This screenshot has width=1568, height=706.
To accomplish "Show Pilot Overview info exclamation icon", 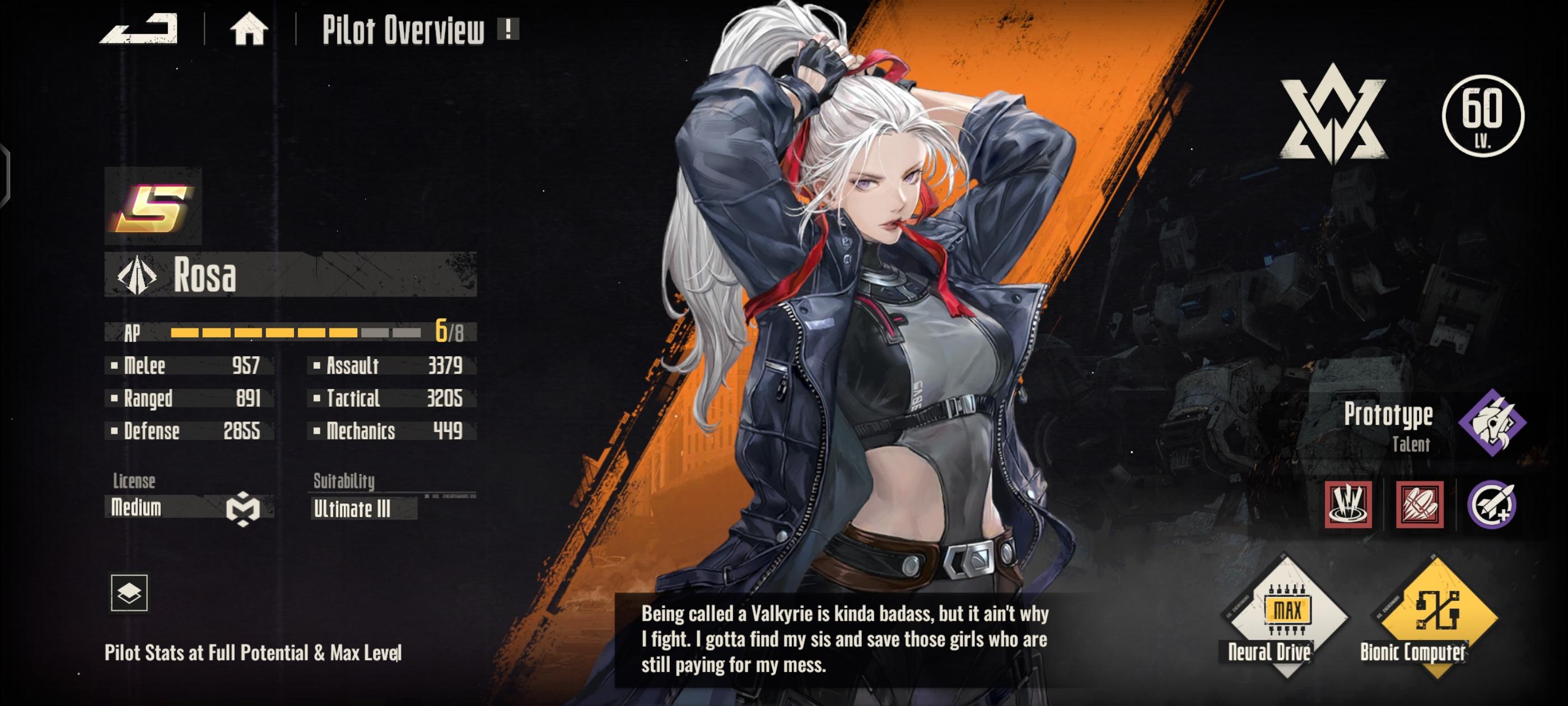I will pyautogui.click(x=508, y=29).
